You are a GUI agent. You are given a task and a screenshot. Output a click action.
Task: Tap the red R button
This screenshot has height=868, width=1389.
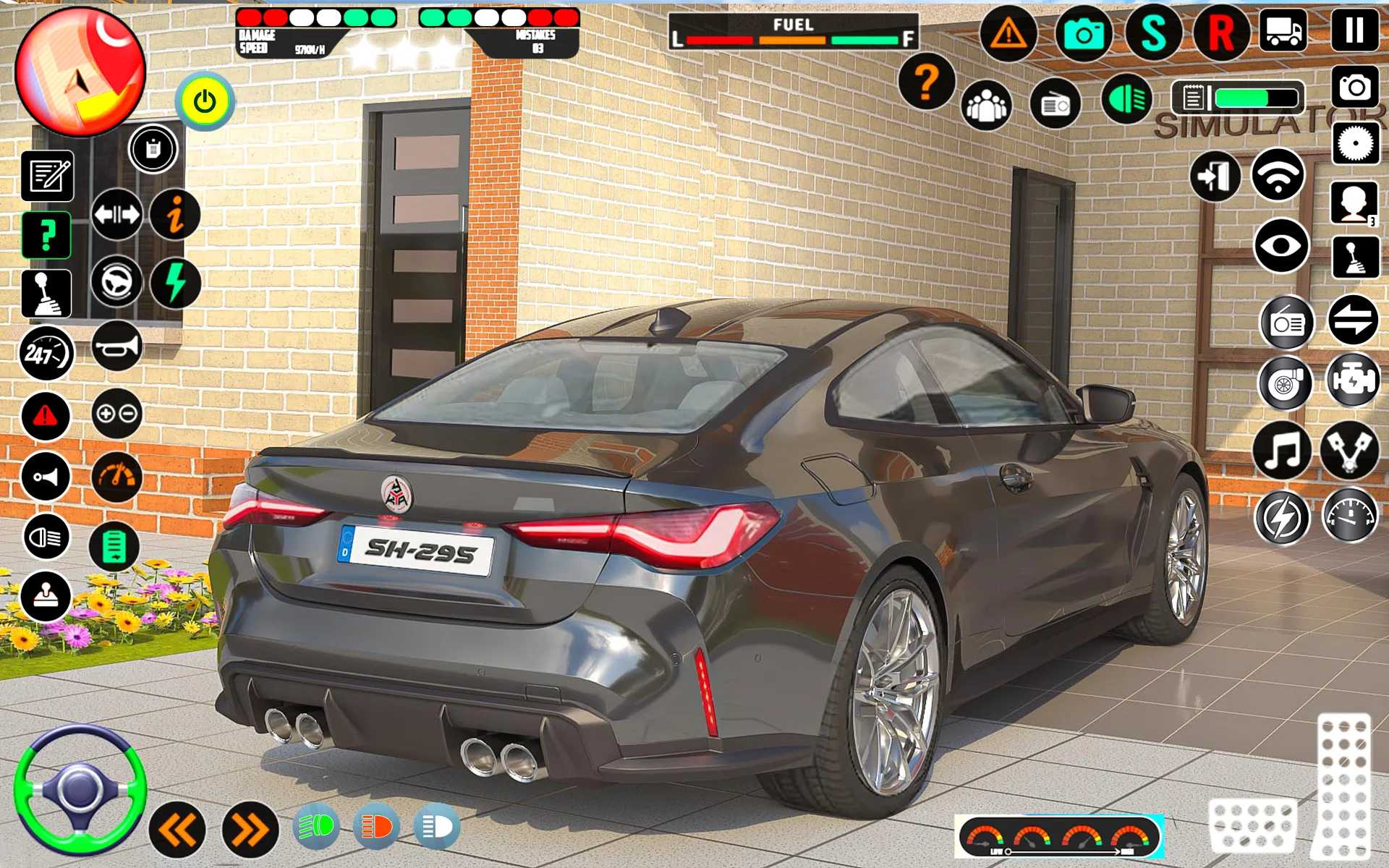point(1220,33)
